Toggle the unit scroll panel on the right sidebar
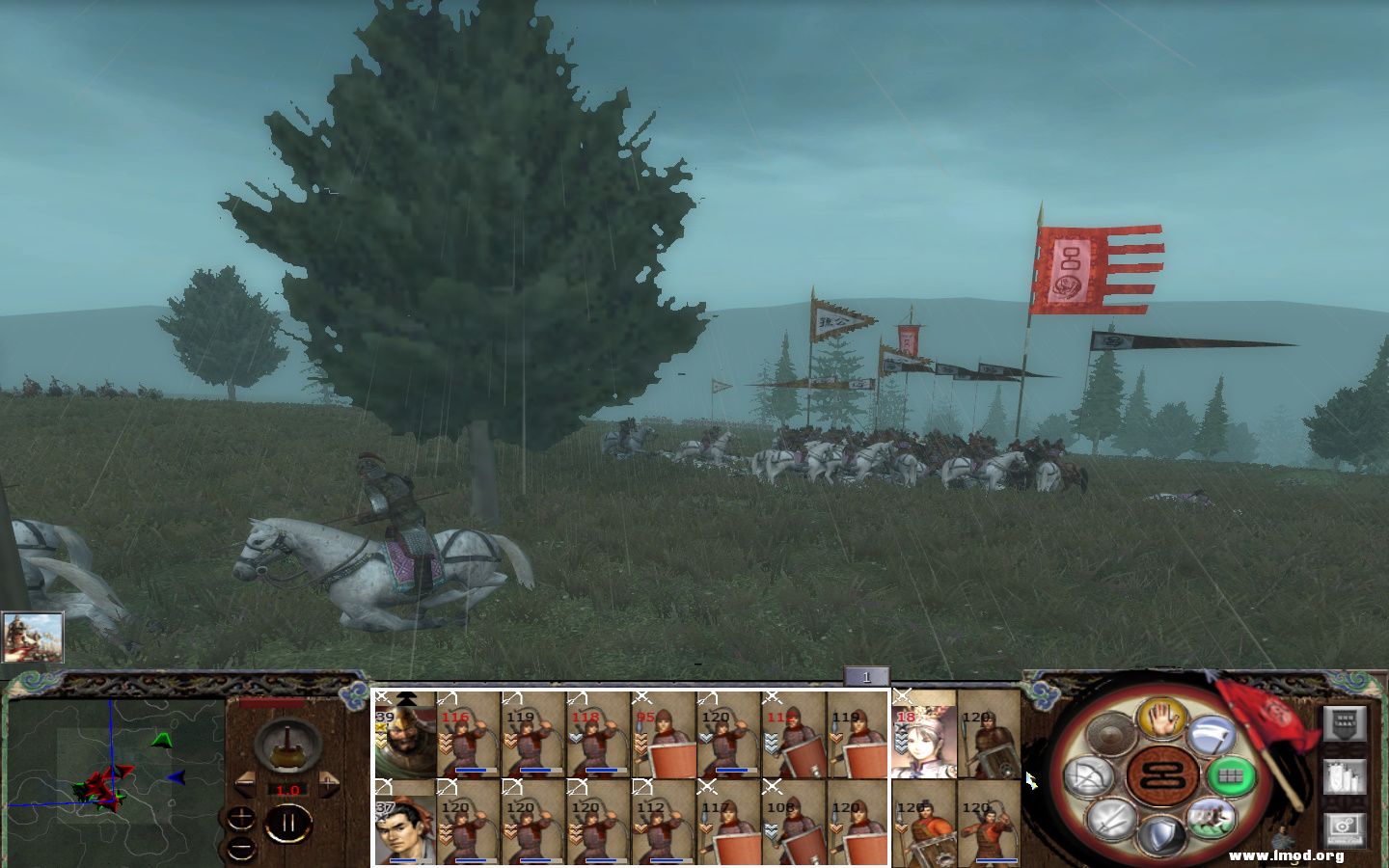The image size is (1389, 868). [x=1343, y=778]
